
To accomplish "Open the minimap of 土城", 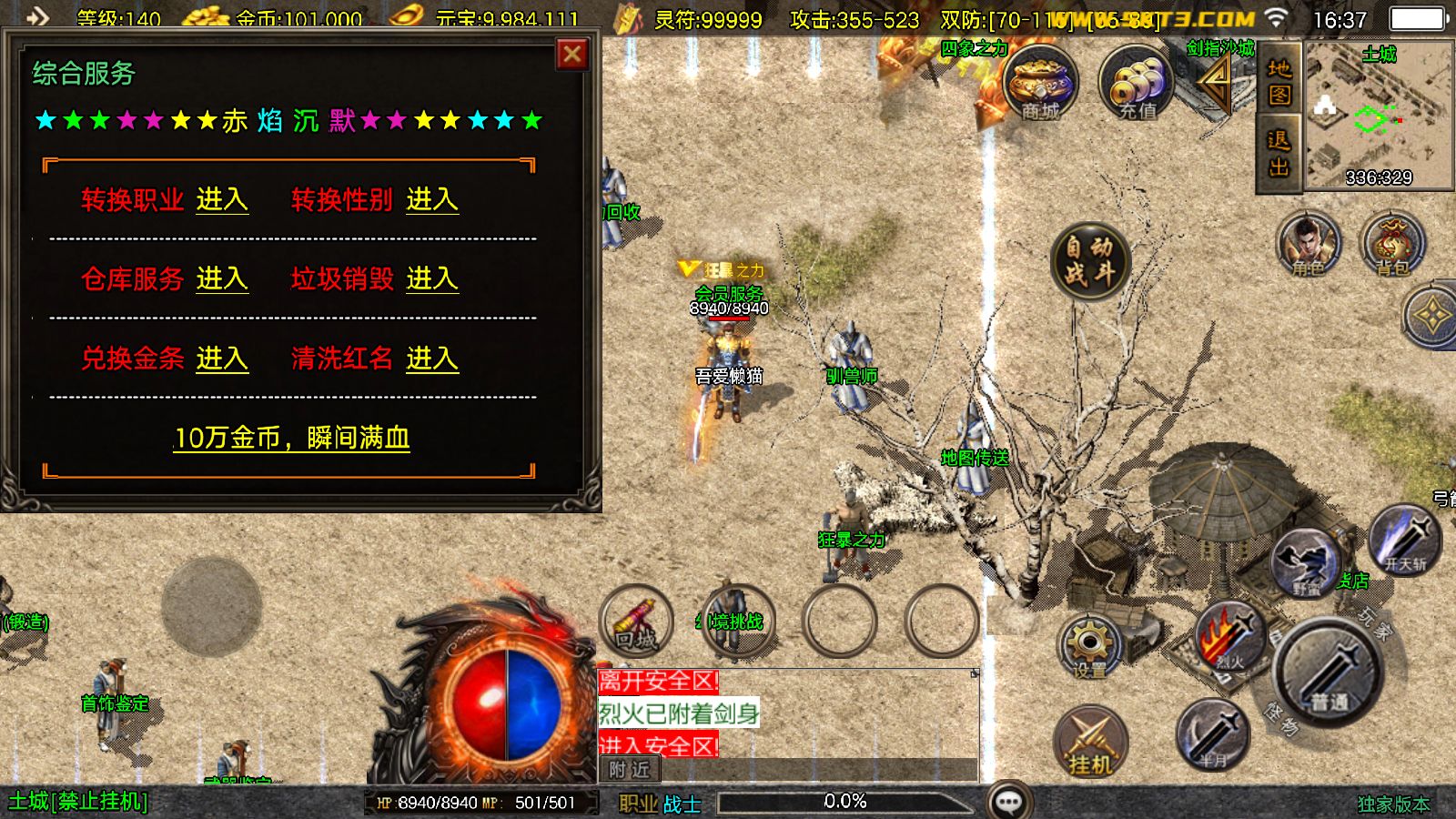I will [x=1378, y=114].
